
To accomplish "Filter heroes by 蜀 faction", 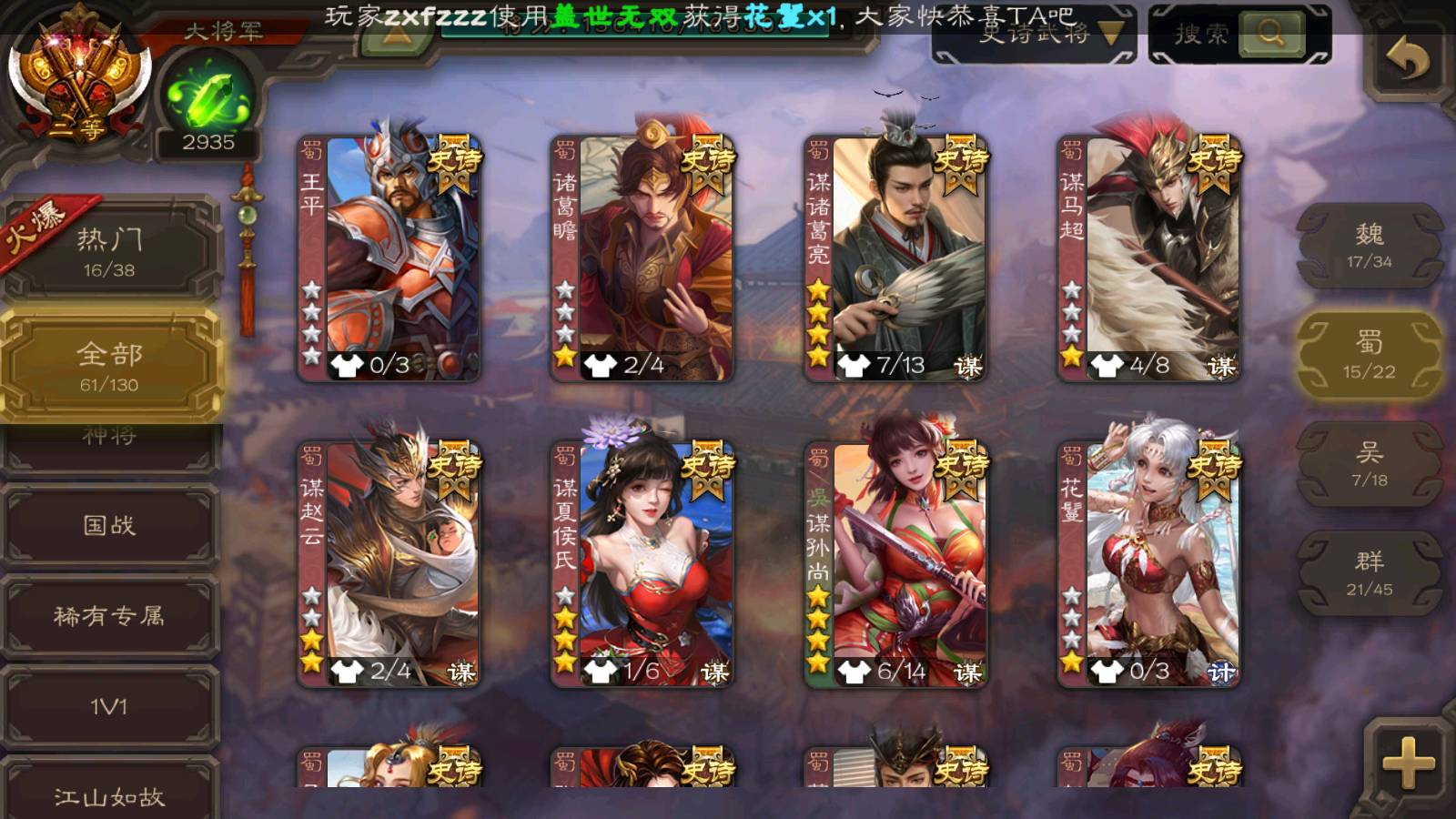I will pos(1369,355).
